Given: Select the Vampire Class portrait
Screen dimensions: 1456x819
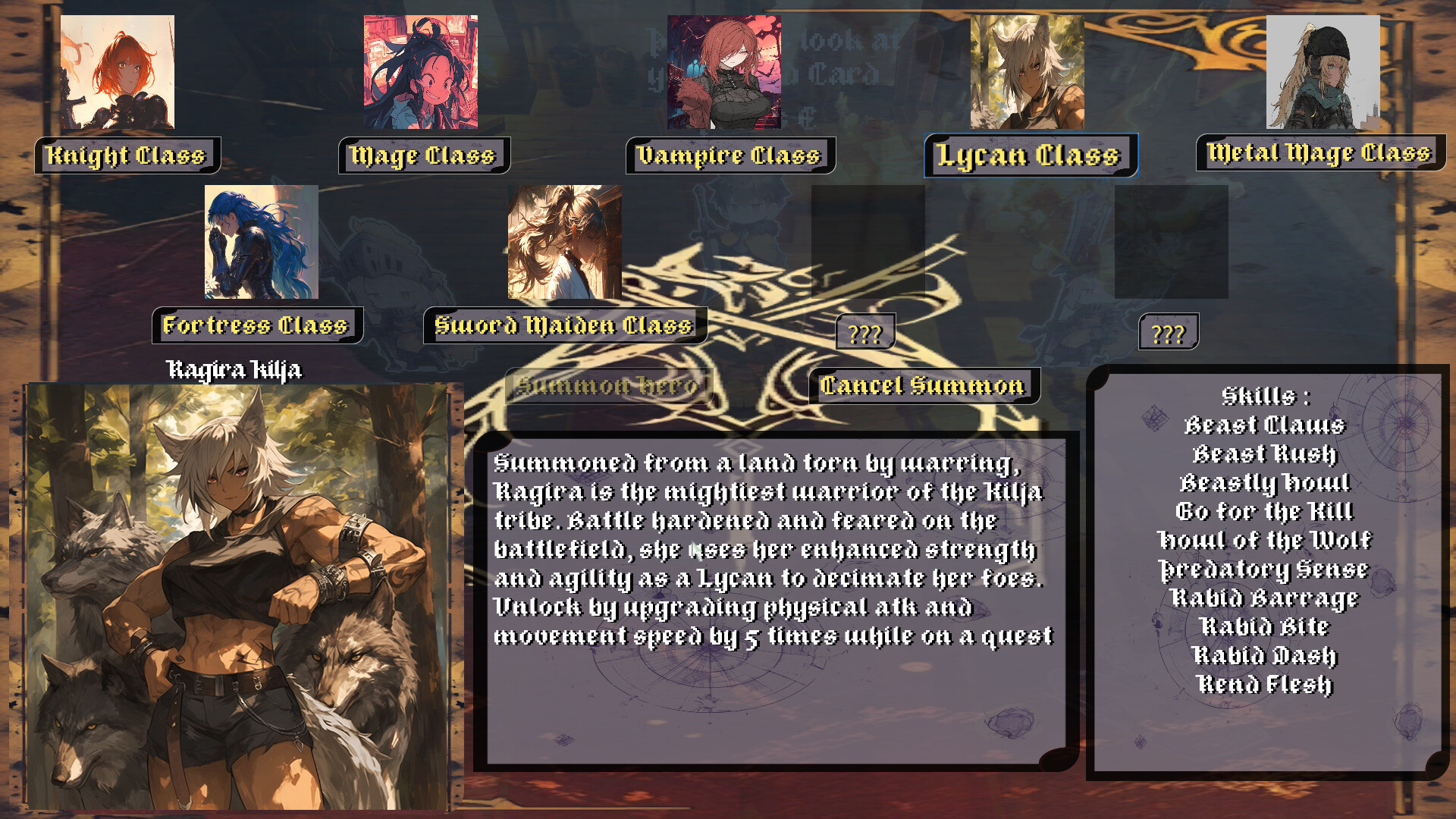Looking at the screenshot, I should pos(723,72).
